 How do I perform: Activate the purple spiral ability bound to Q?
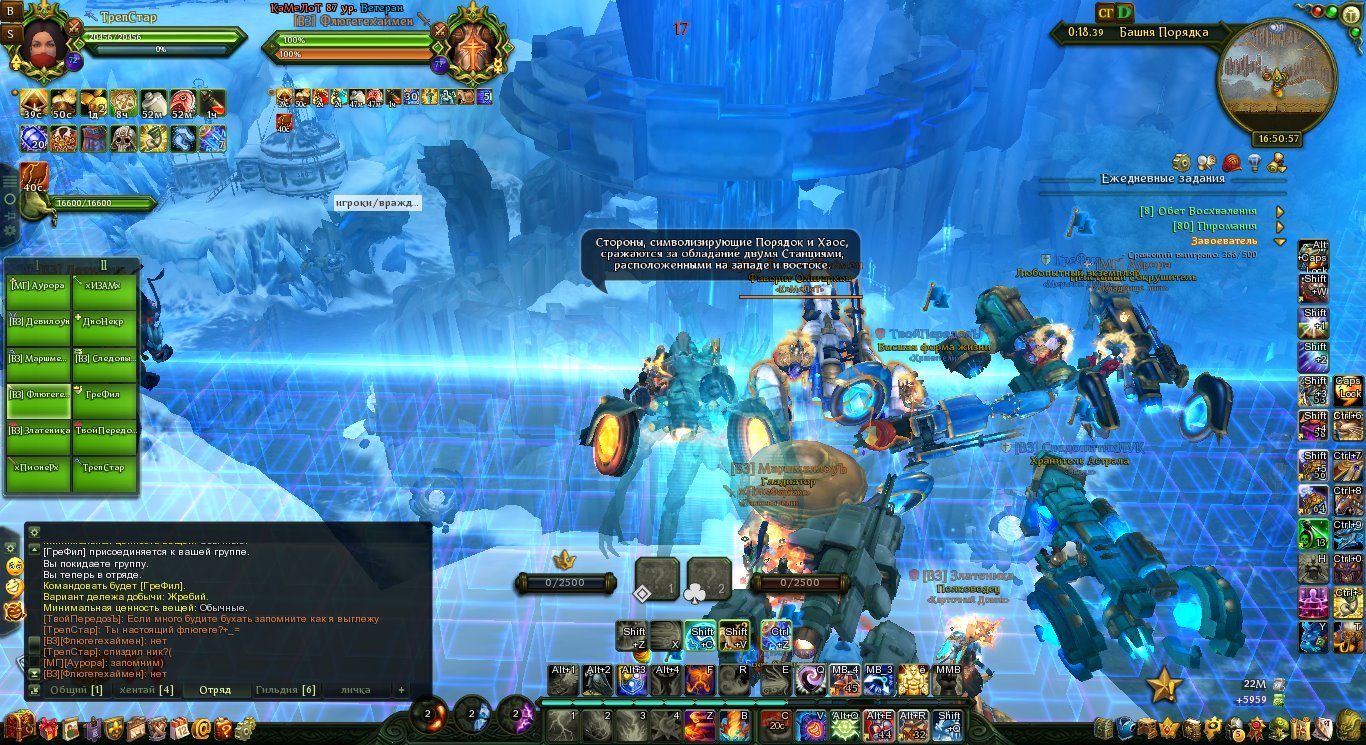point(809,680)
